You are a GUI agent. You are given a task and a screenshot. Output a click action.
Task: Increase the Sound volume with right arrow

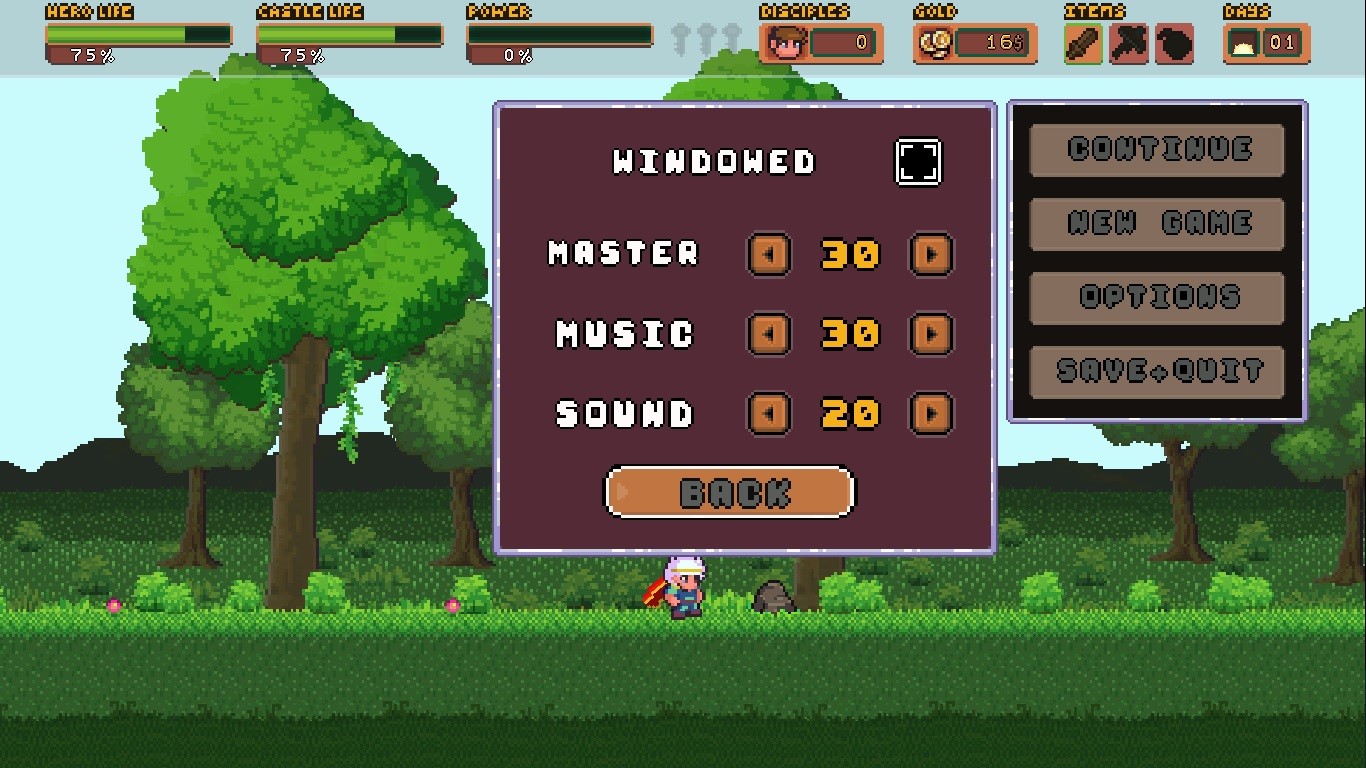tap(930, 412)
